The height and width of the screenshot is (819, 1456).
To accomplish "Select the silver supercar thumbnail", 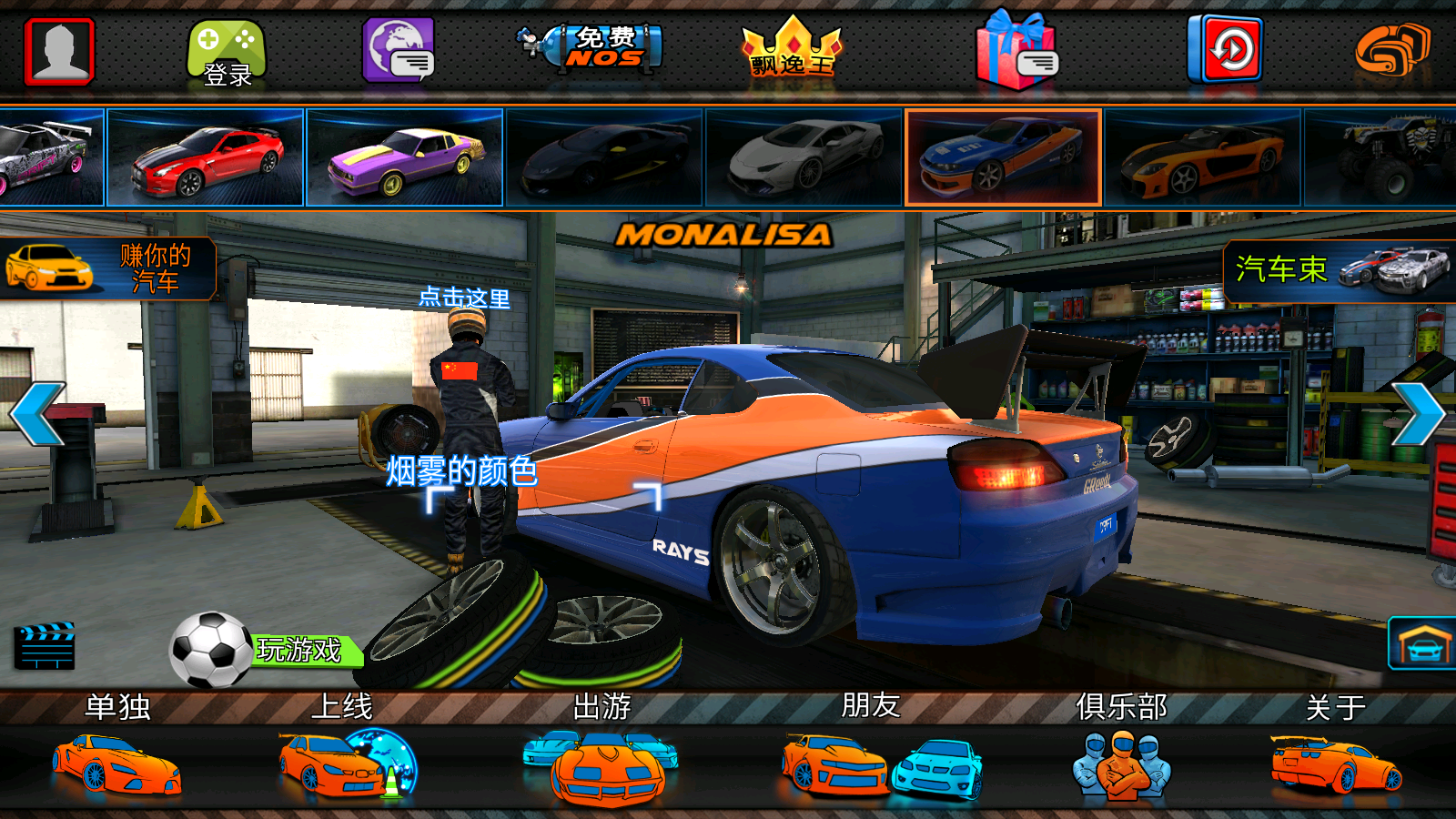I will point(804,158).
